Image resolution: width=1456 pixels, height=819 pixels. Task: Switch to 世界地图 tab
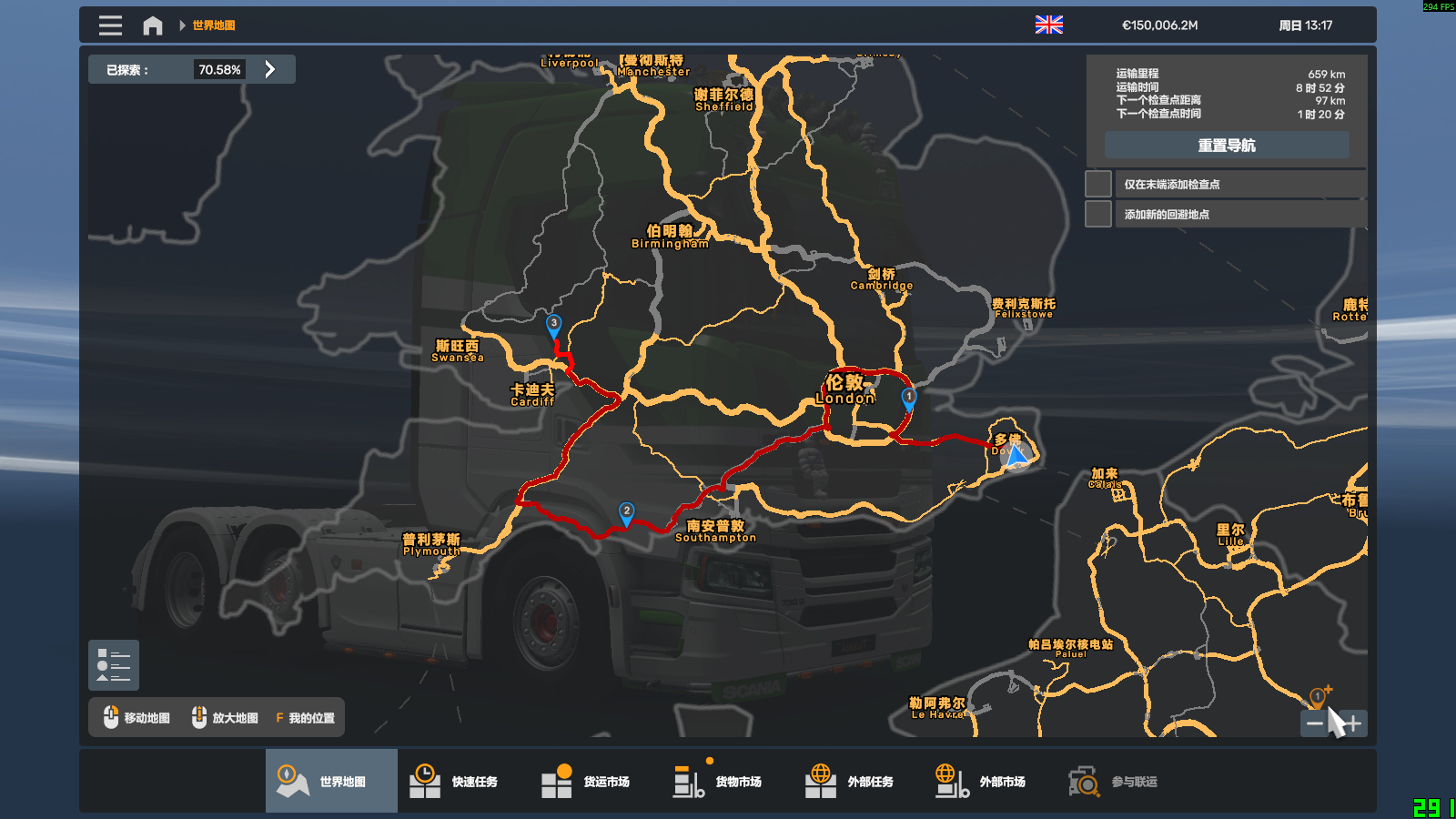click(x=331, y=781)
